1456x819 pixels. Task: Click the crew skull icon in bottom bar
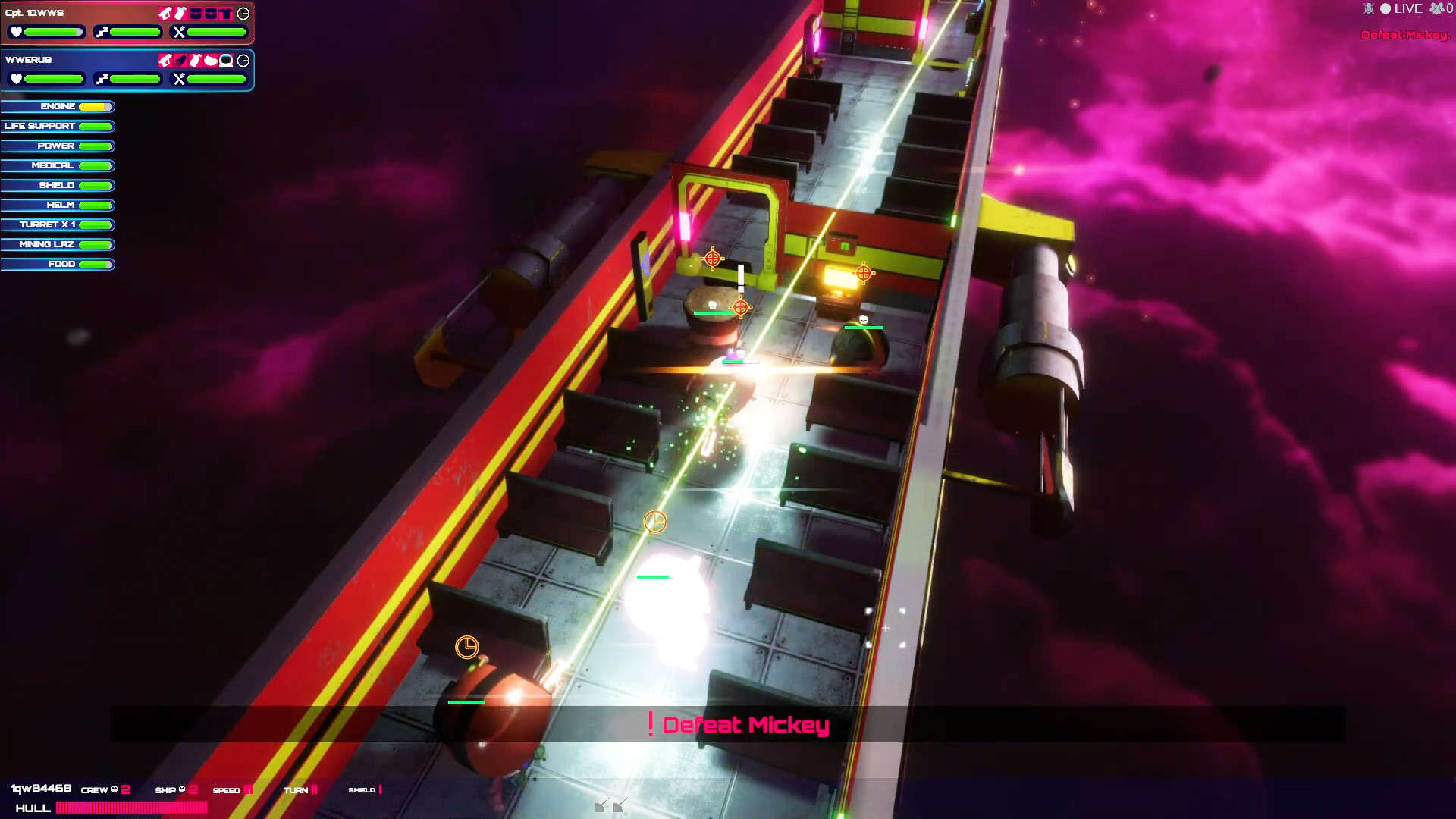(x=115, y=789)
